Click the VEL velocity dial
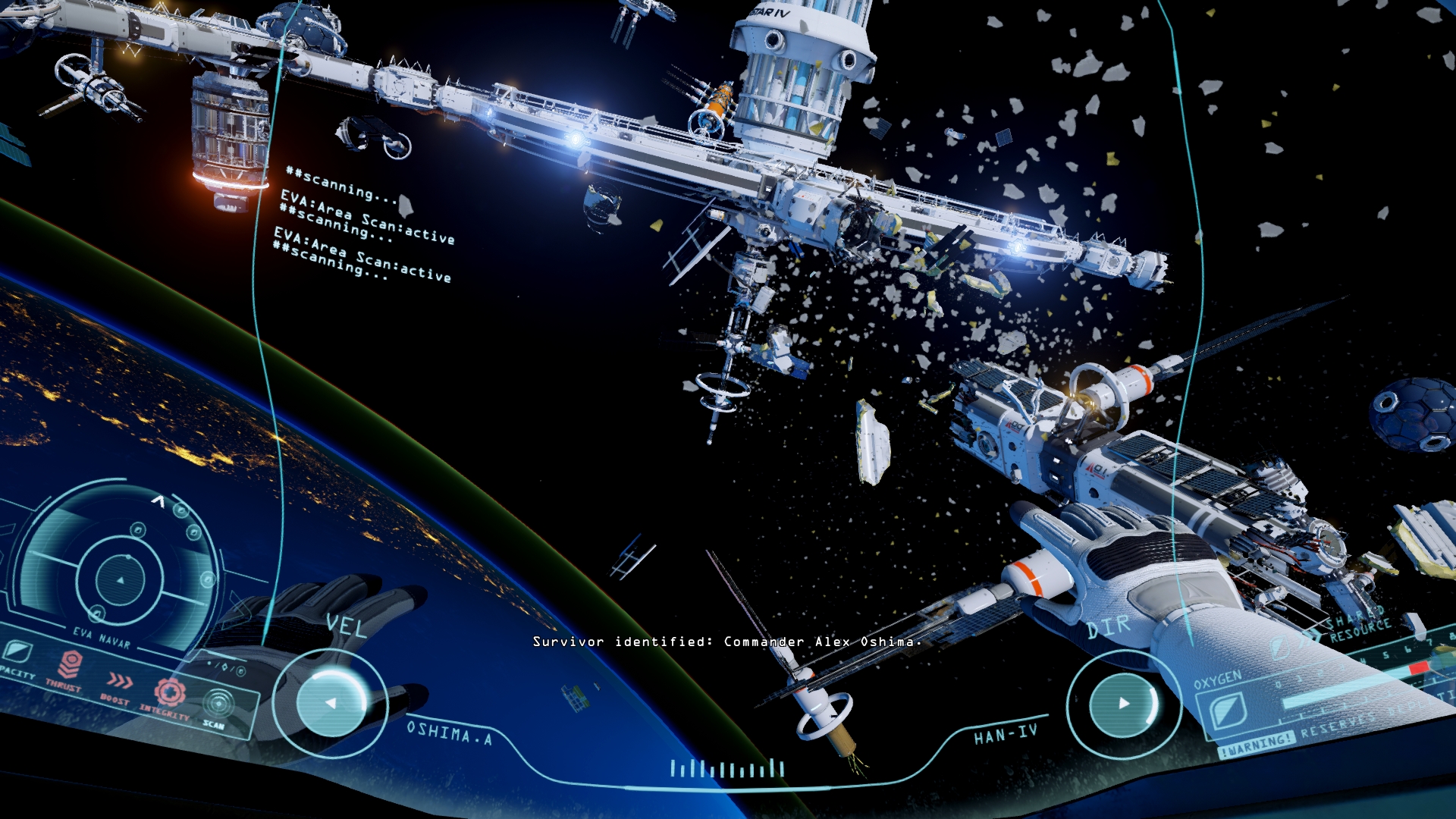Viewport: 1456px width, 819px height. click(x=331, y=703)
